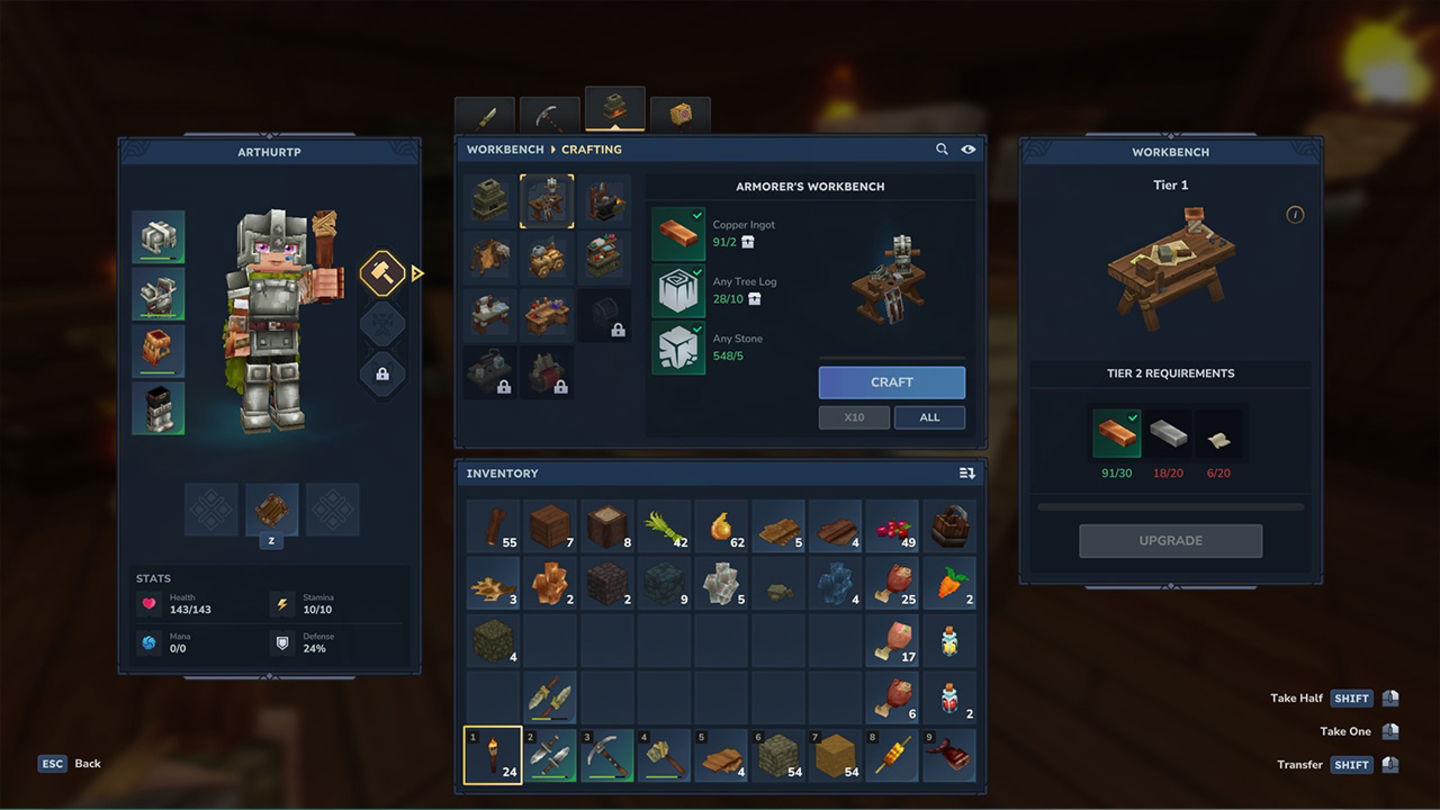Pick the torch in hotbar slot 1
Screen dimensions: 1440x810
click(x=493, y=755)
